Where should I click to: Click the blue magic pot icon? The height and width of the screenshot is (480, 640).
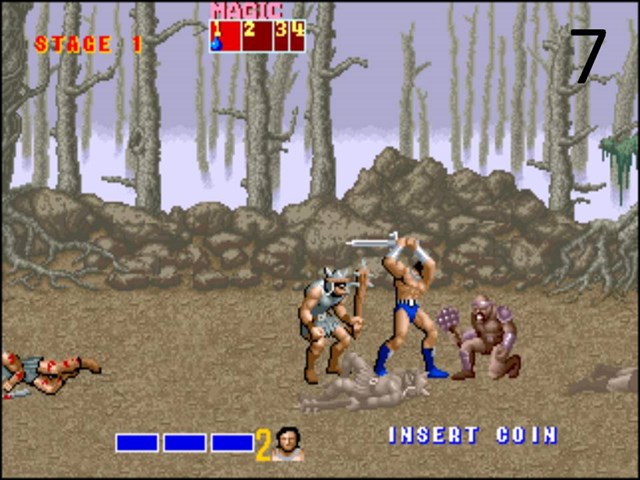pos(215,43)
